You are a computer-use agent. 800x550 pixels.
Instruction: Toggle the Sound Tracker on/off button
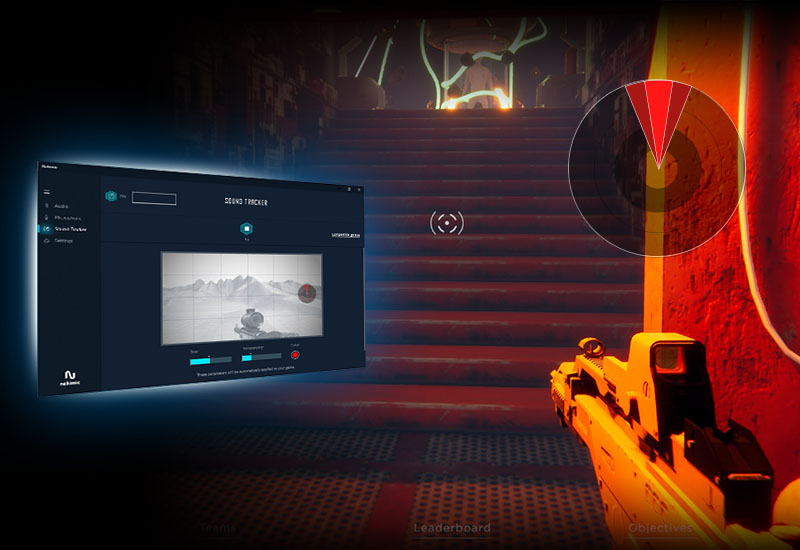[x=245, y=228]
